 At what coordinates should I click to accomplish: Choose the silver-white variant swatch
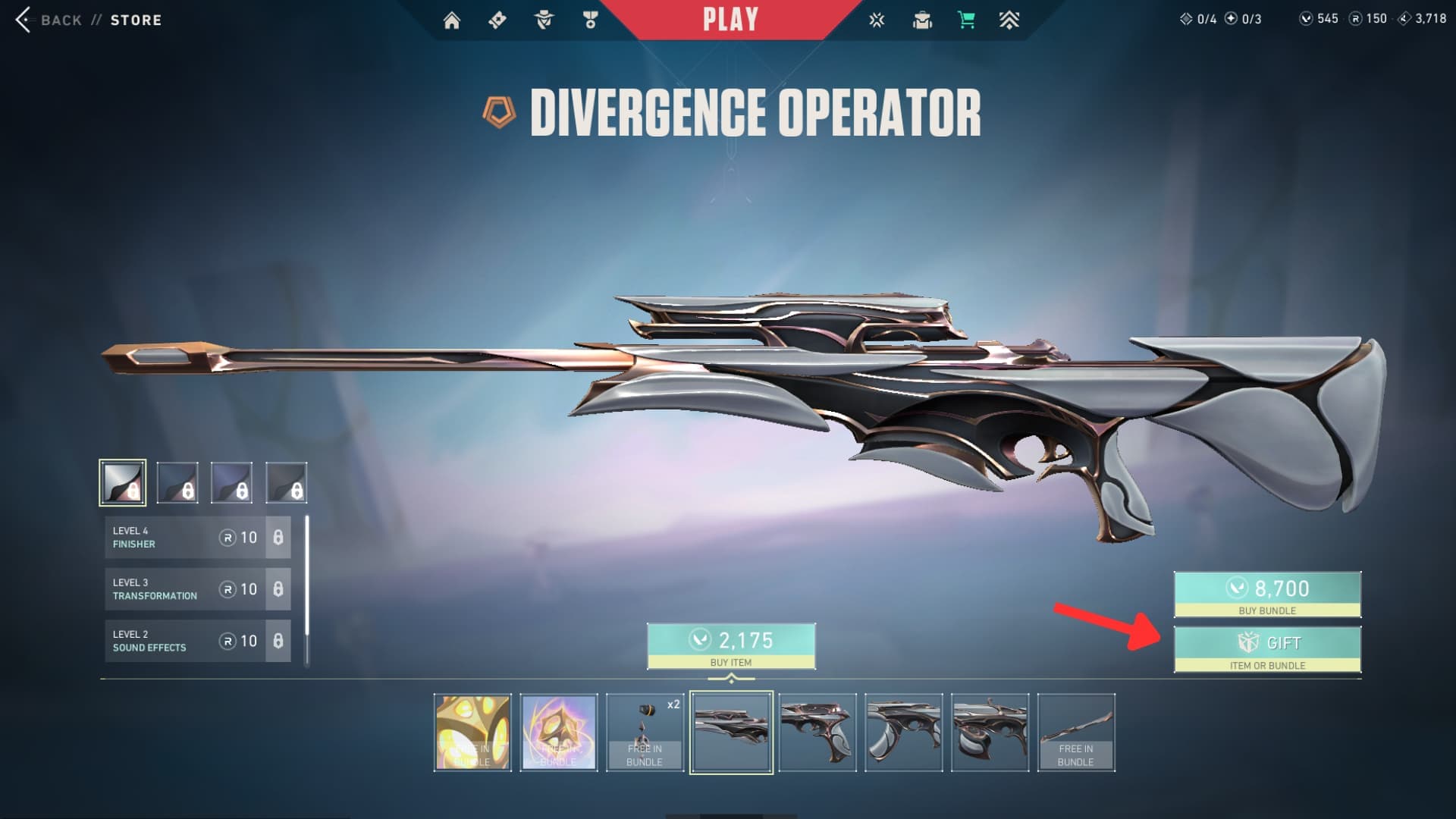click(123, 483)
